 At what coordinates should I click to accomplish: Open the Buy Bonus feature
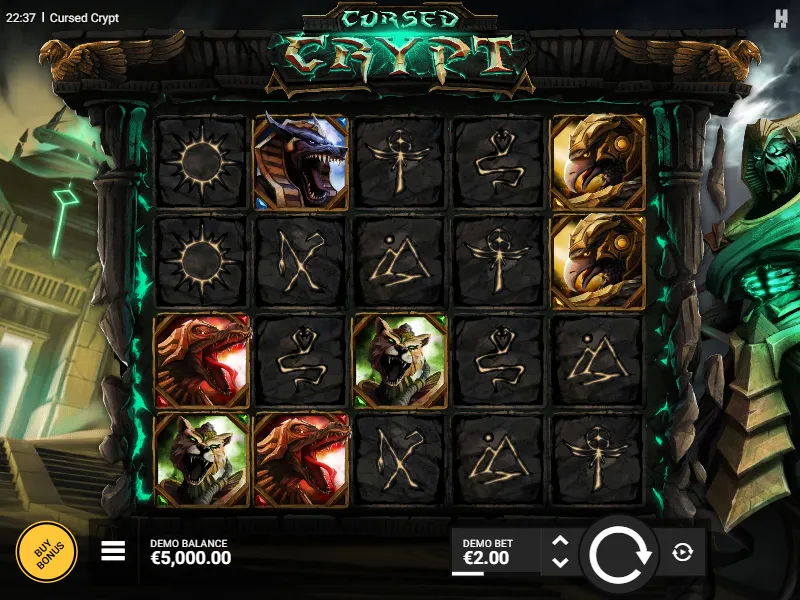(x=46, y=552)
